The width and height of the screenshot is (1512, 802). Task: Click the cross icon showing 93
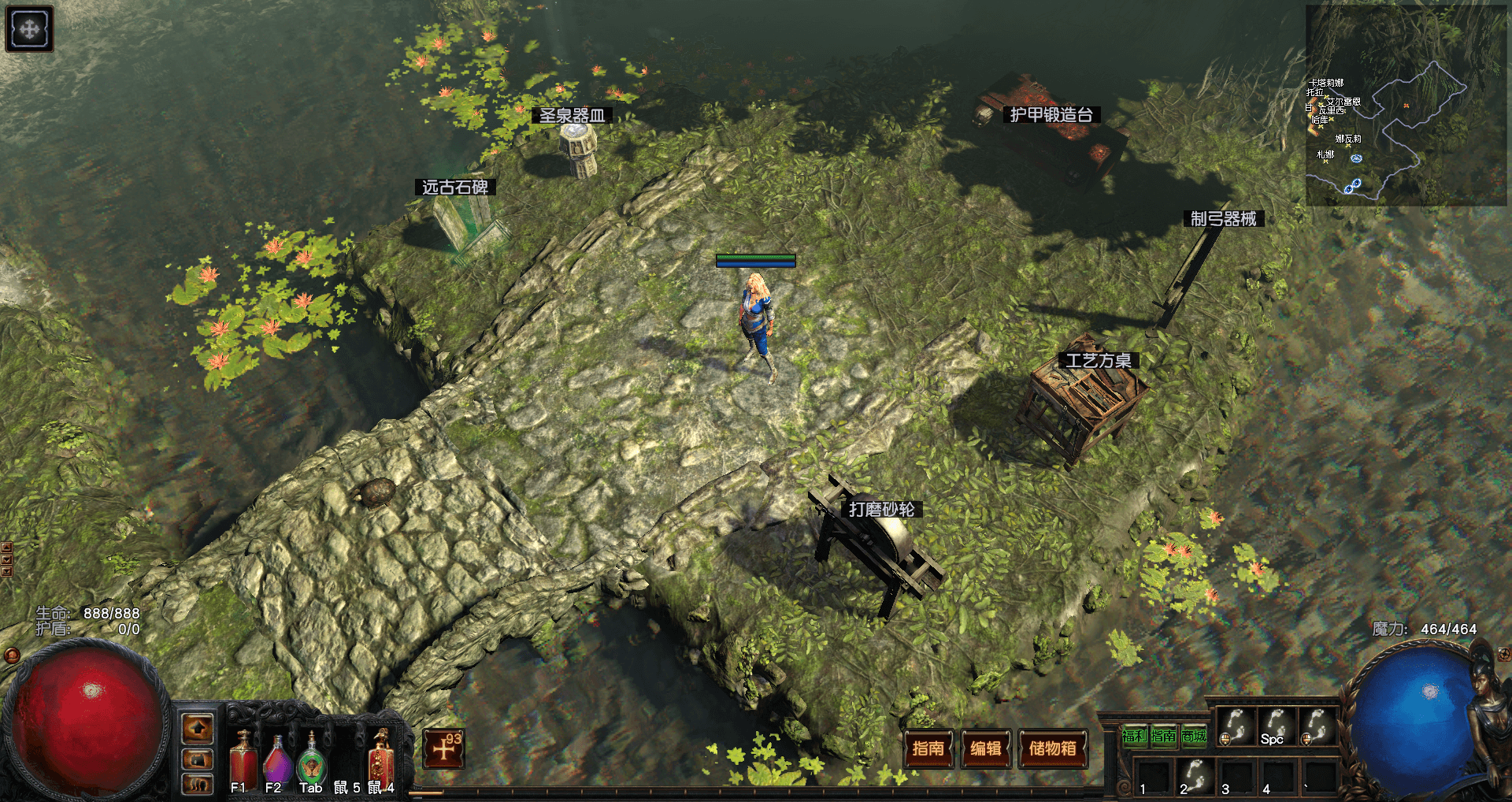[444, 748]
